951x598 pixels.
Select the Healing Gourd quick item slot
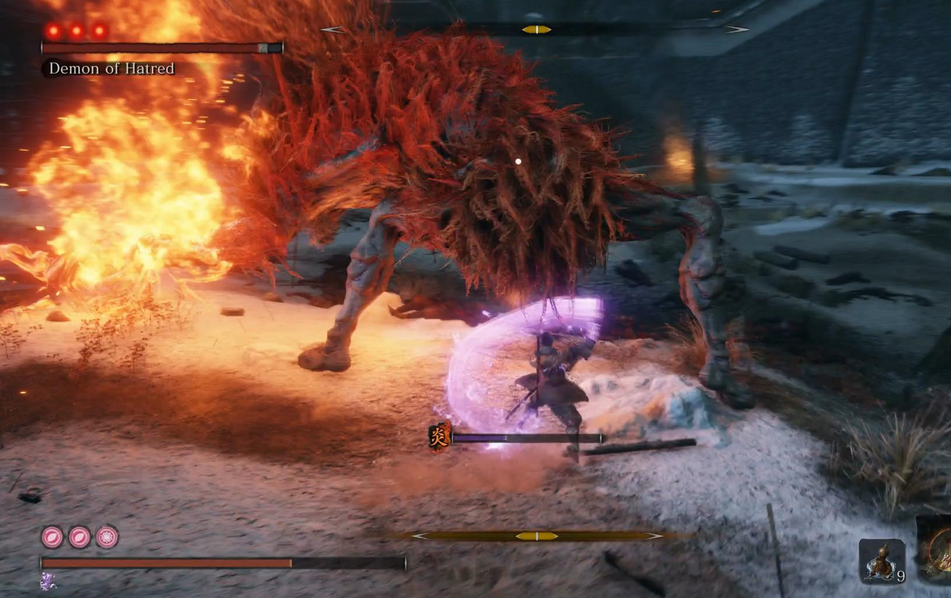(881, 560)
